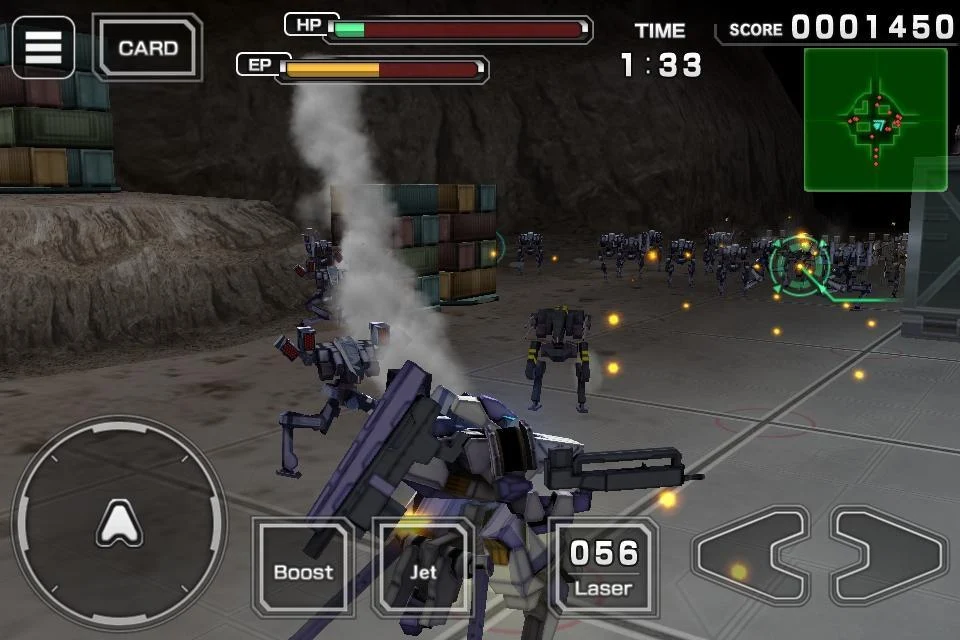Tap the green radar minimap
960x640 pixels.
(x=875, y=120)
